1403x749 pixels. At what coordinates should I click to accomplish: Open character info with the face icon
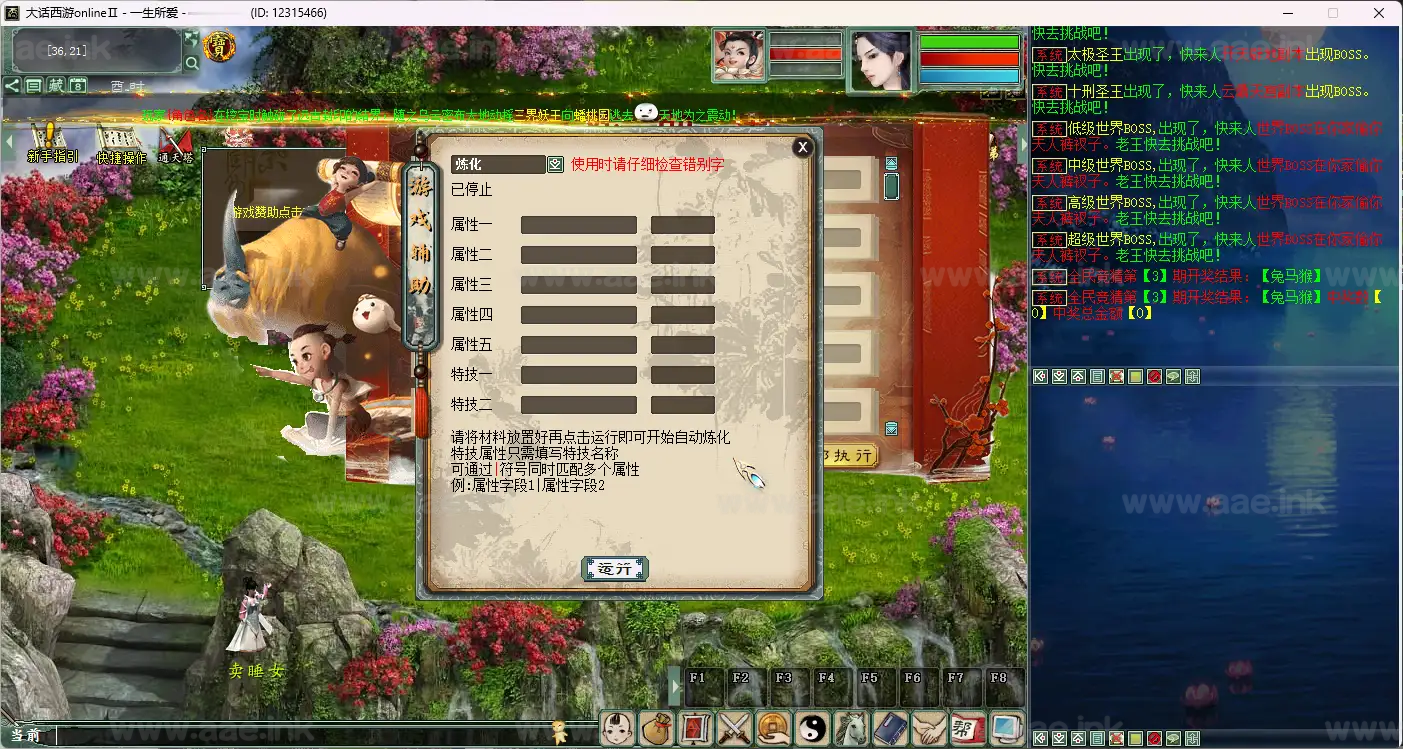click(x=617, y=728)
